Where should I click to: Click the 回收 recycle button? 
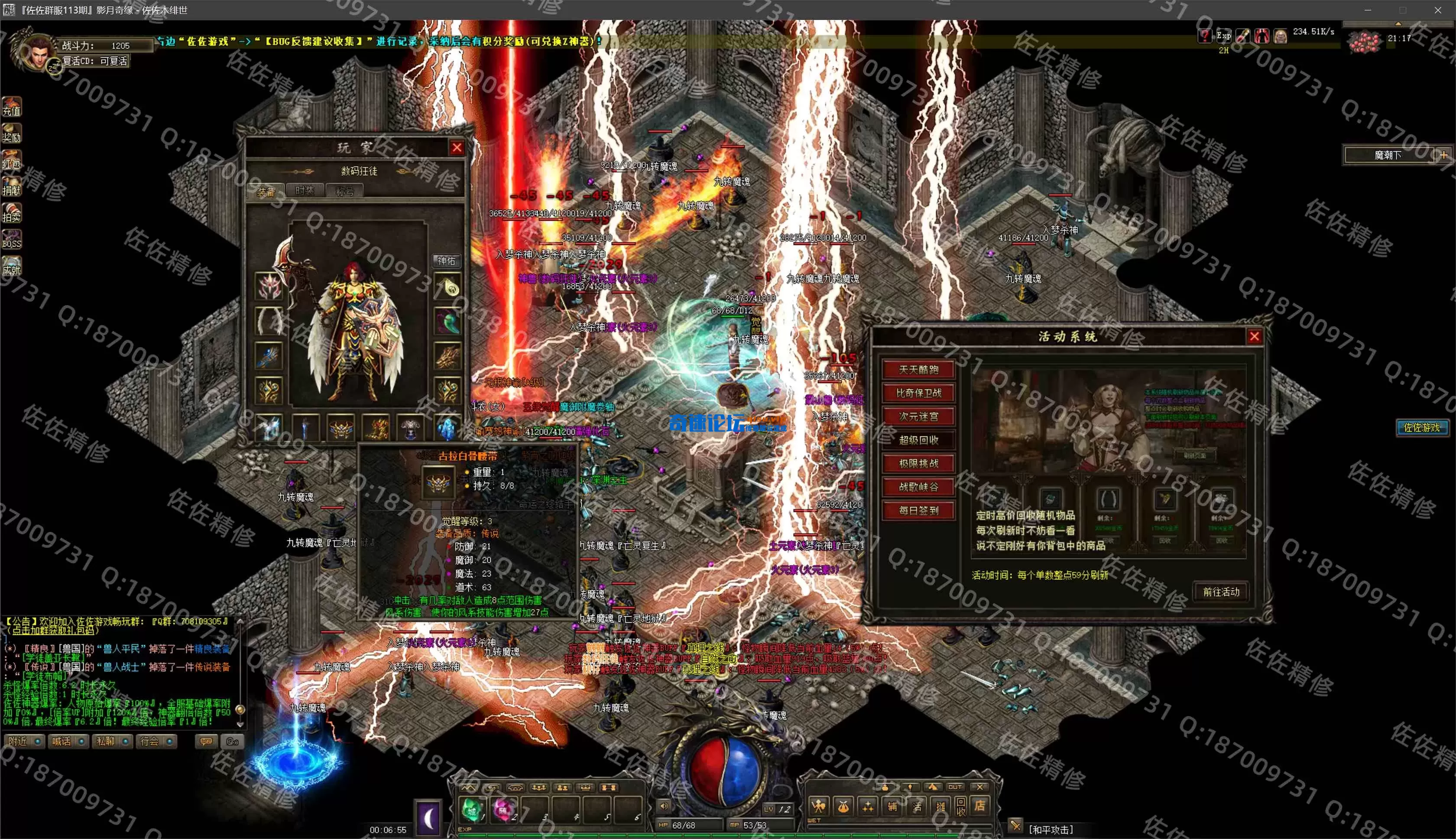(x=960, y=806)
